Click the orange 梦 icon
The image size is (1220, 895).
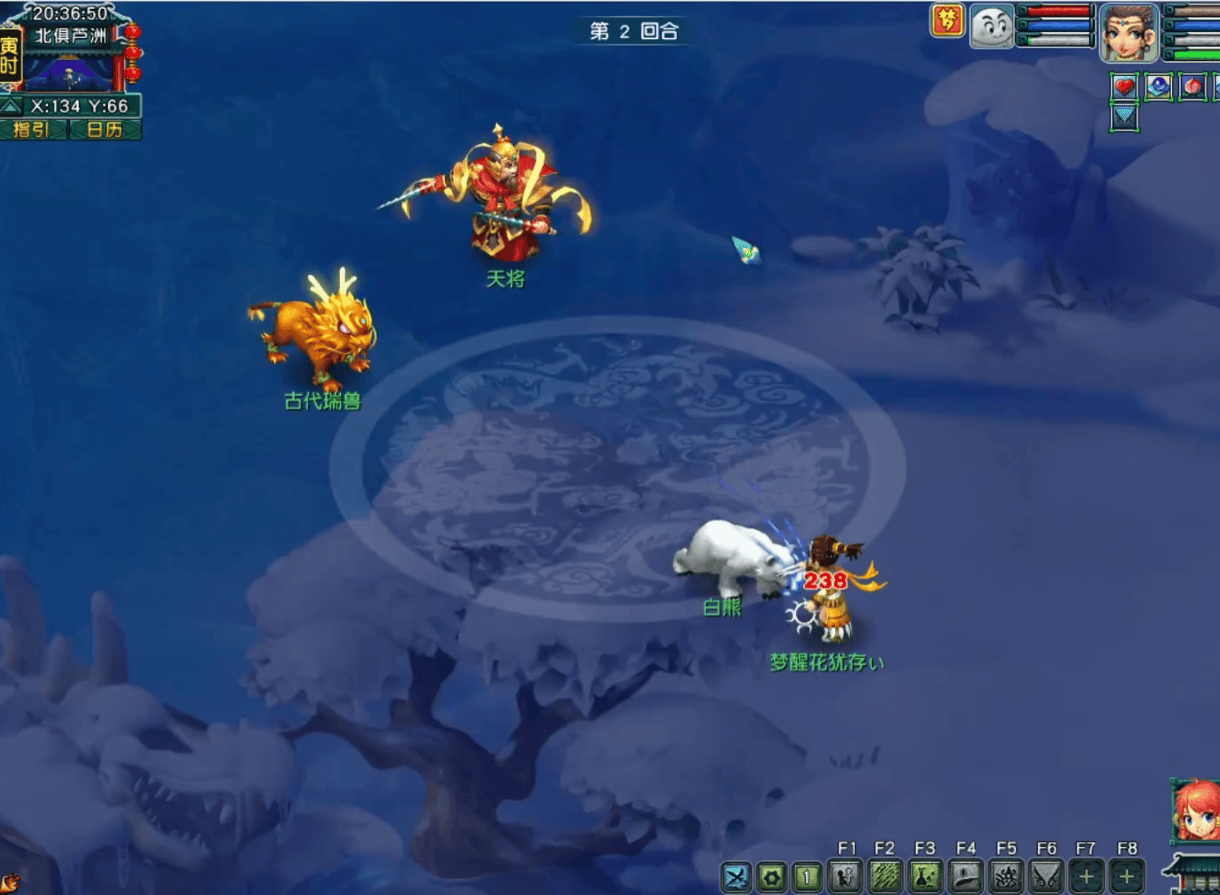point(946,21)
